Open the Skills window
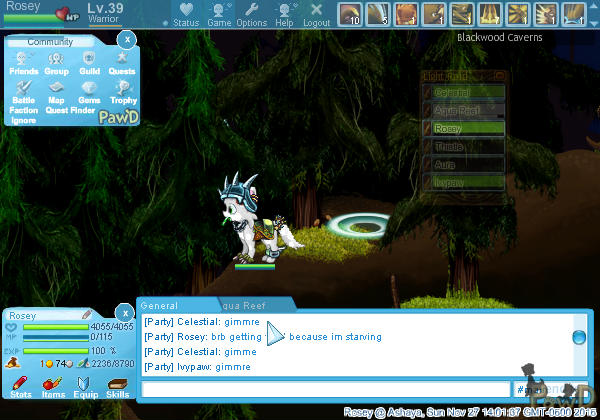Viewport: 600px width, 420px height. (x=117, y=388)
